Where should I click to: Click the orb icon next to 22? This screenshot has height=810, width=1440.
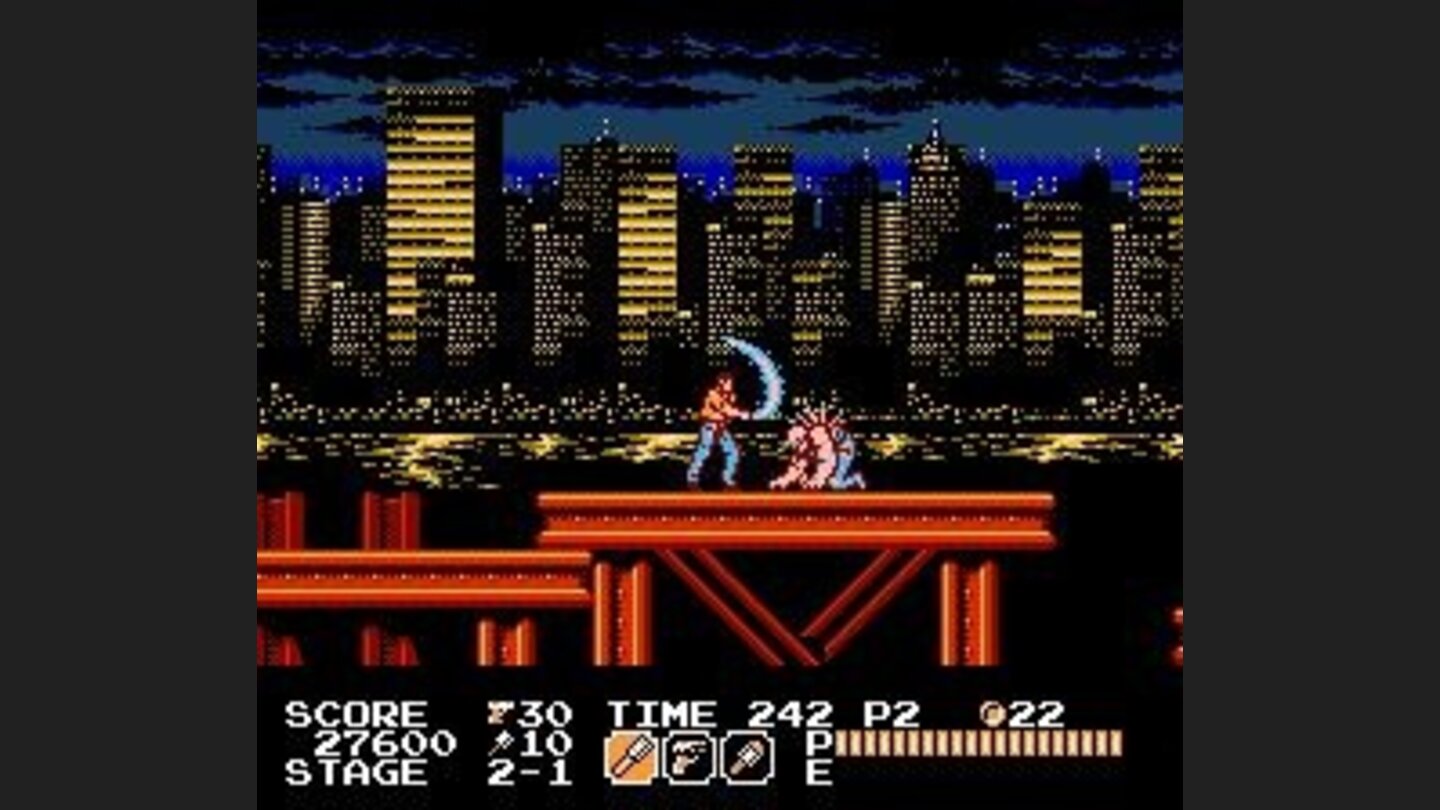point(993,712)
